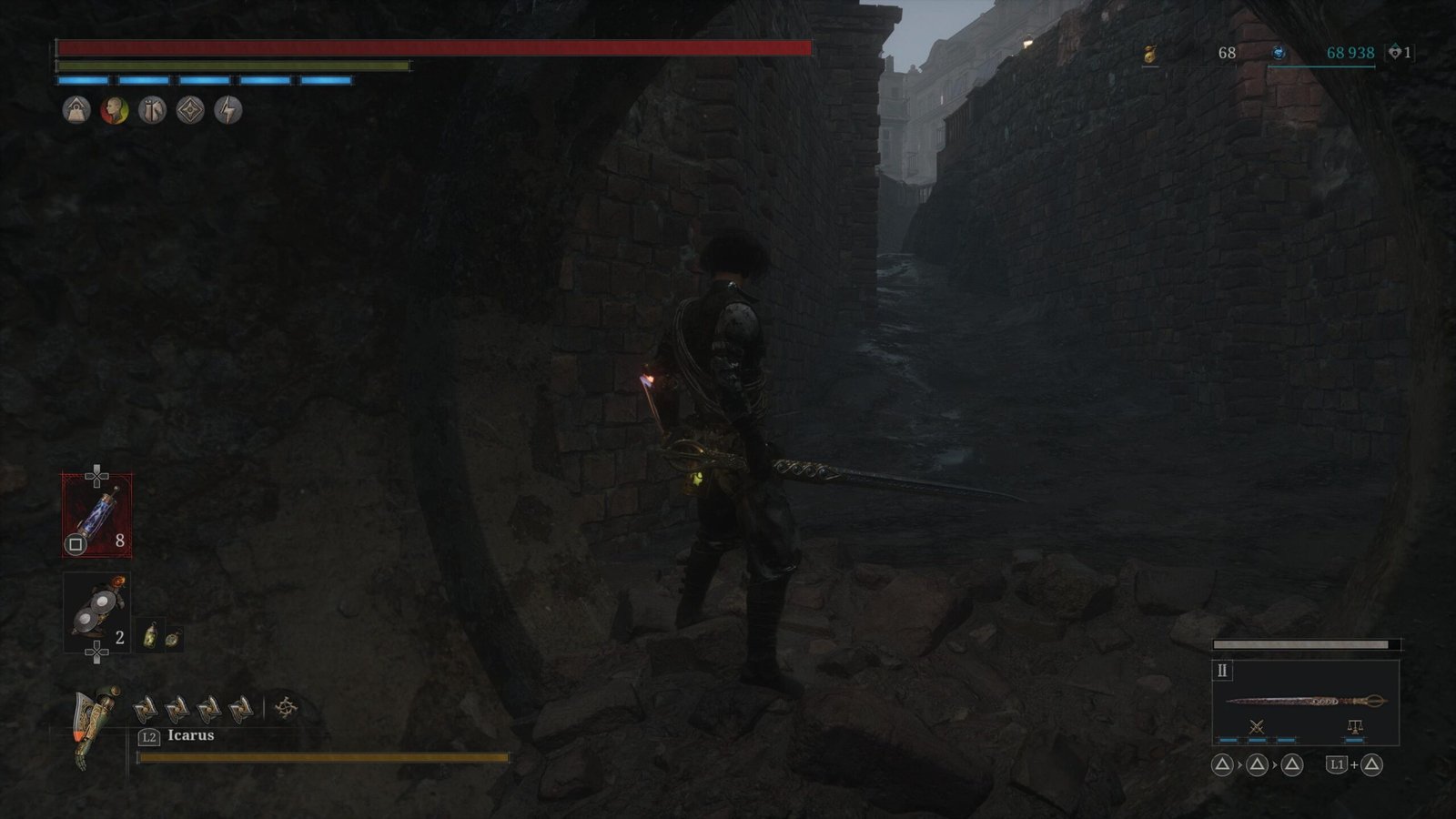Use the blue cell item in the belt slot

pos(96,516)
